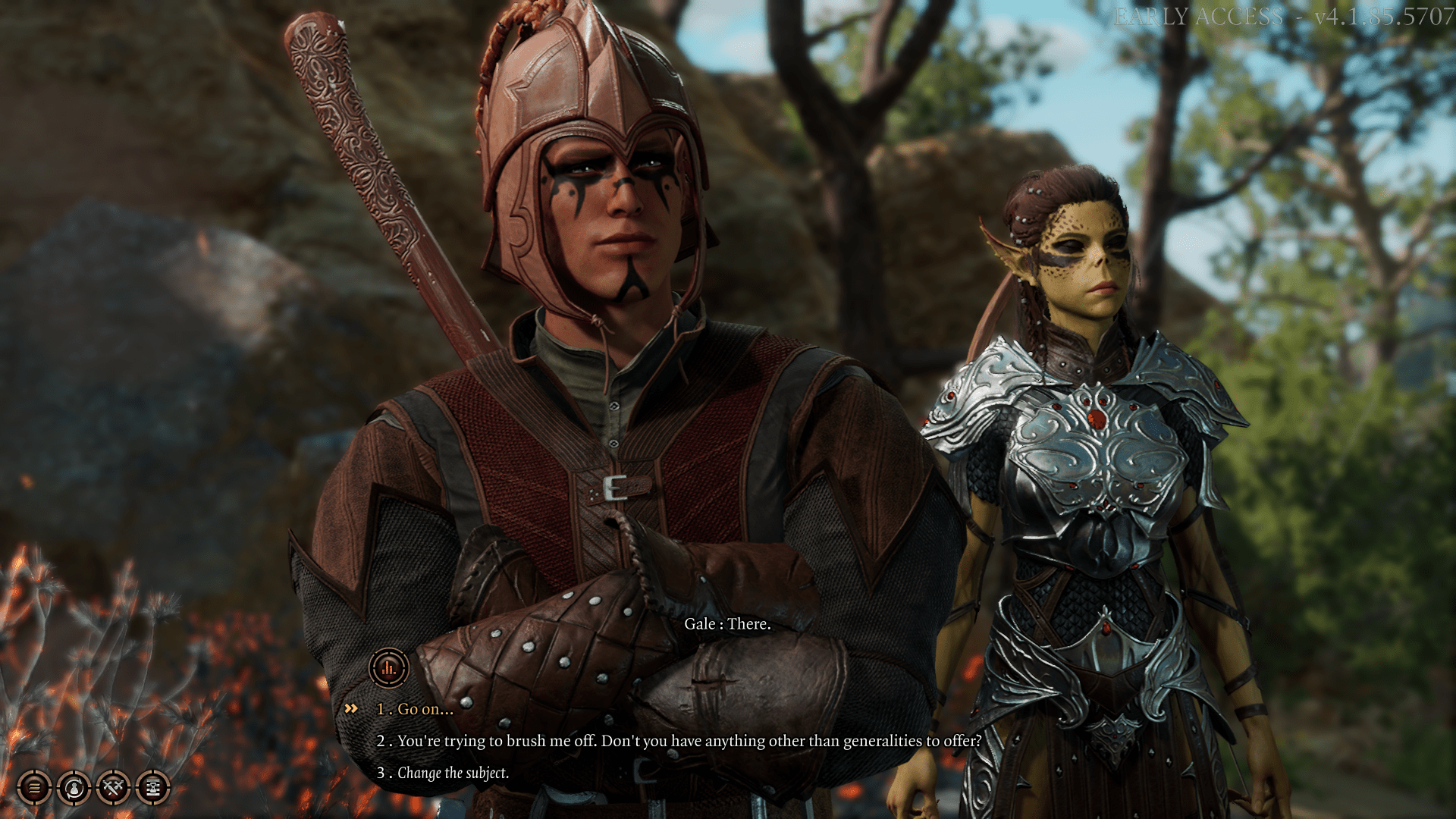This screenshot has width=1456, height=819.
Task: Activate the hourglass turn-based mode icon
Action: click(153, 788)
